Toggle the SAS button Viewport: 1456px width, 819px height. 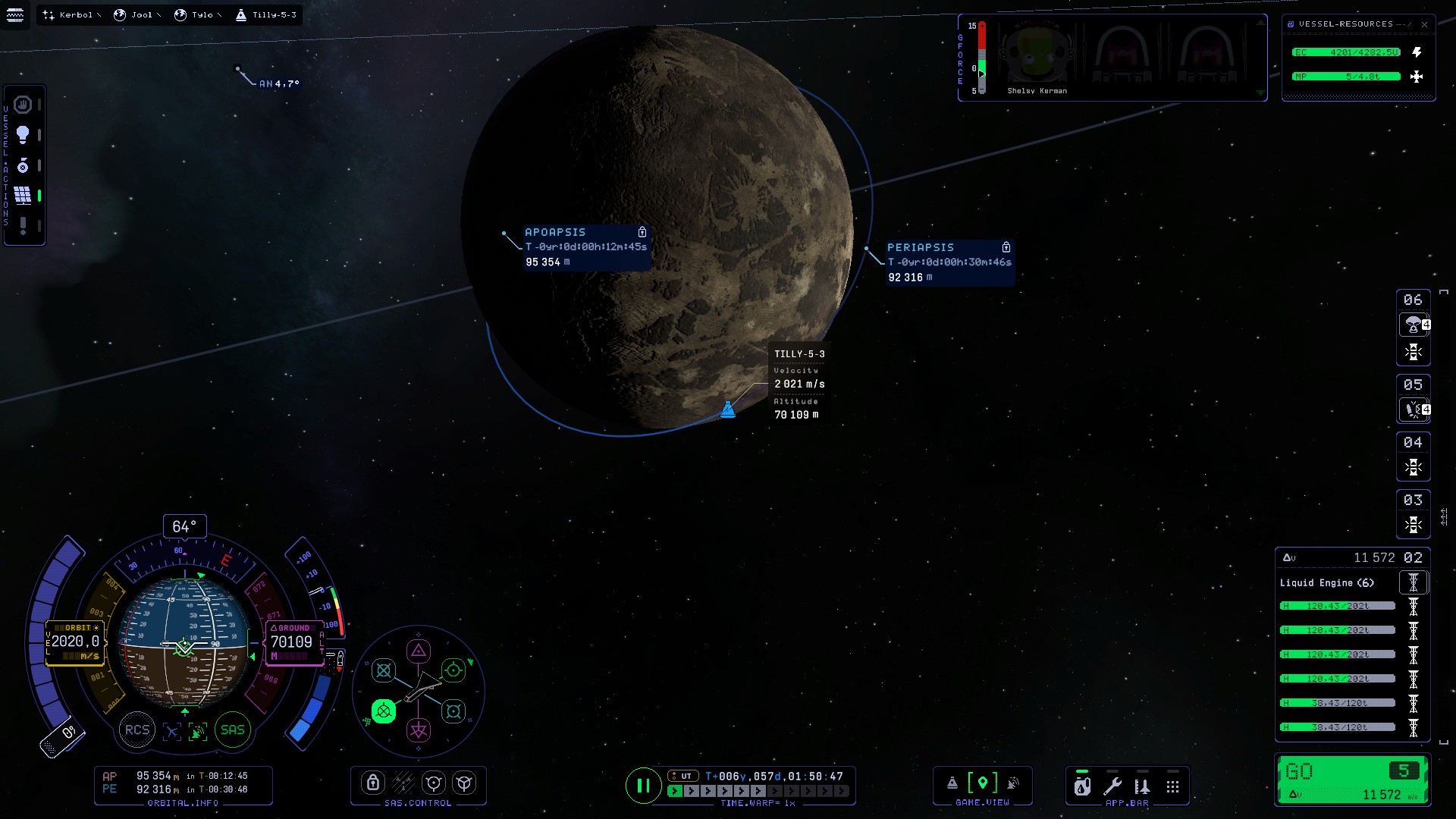pyautogui.click(x=233, y=730)
